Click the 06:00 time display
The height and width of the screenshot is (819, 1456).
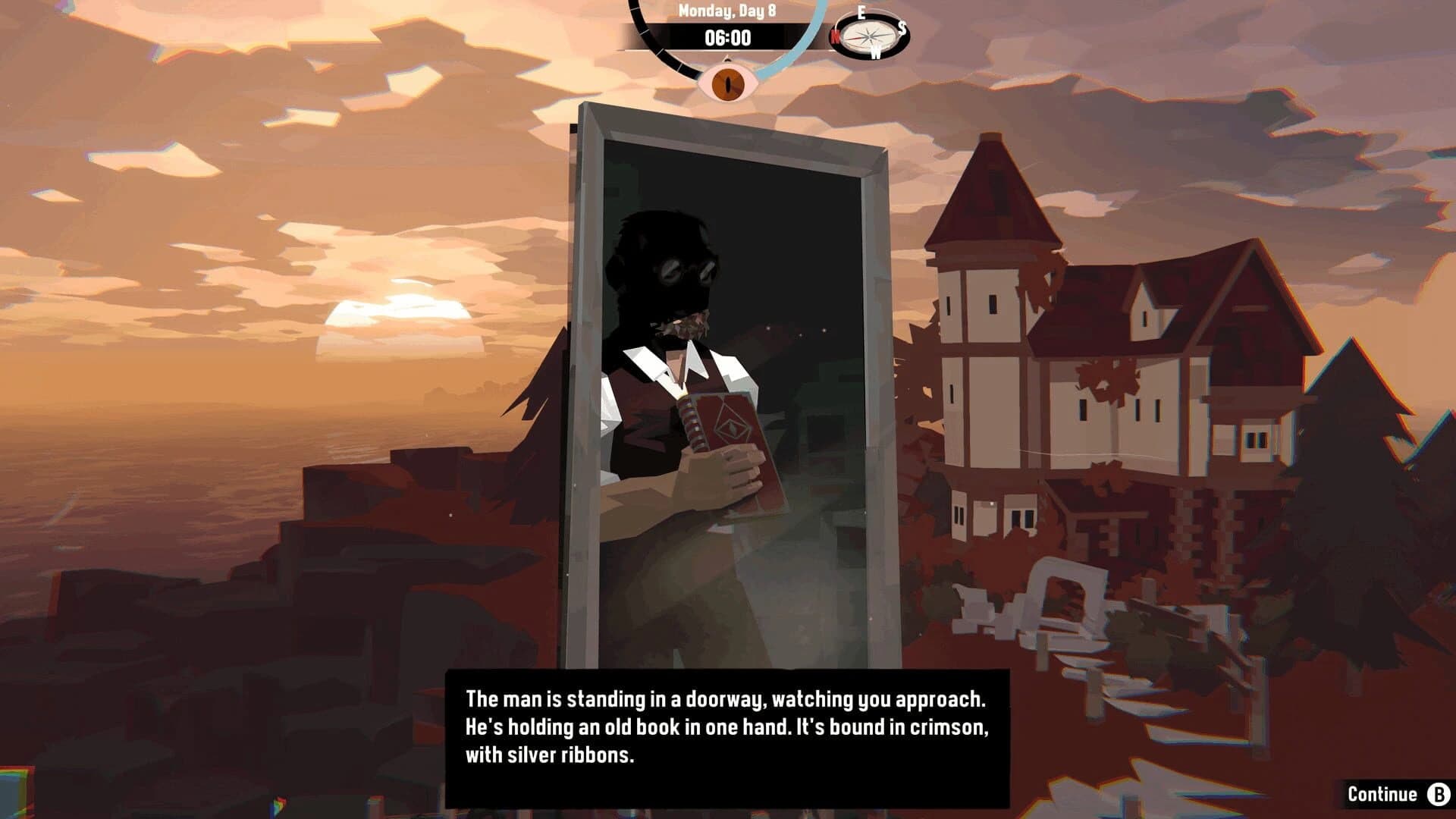point(726,37)
